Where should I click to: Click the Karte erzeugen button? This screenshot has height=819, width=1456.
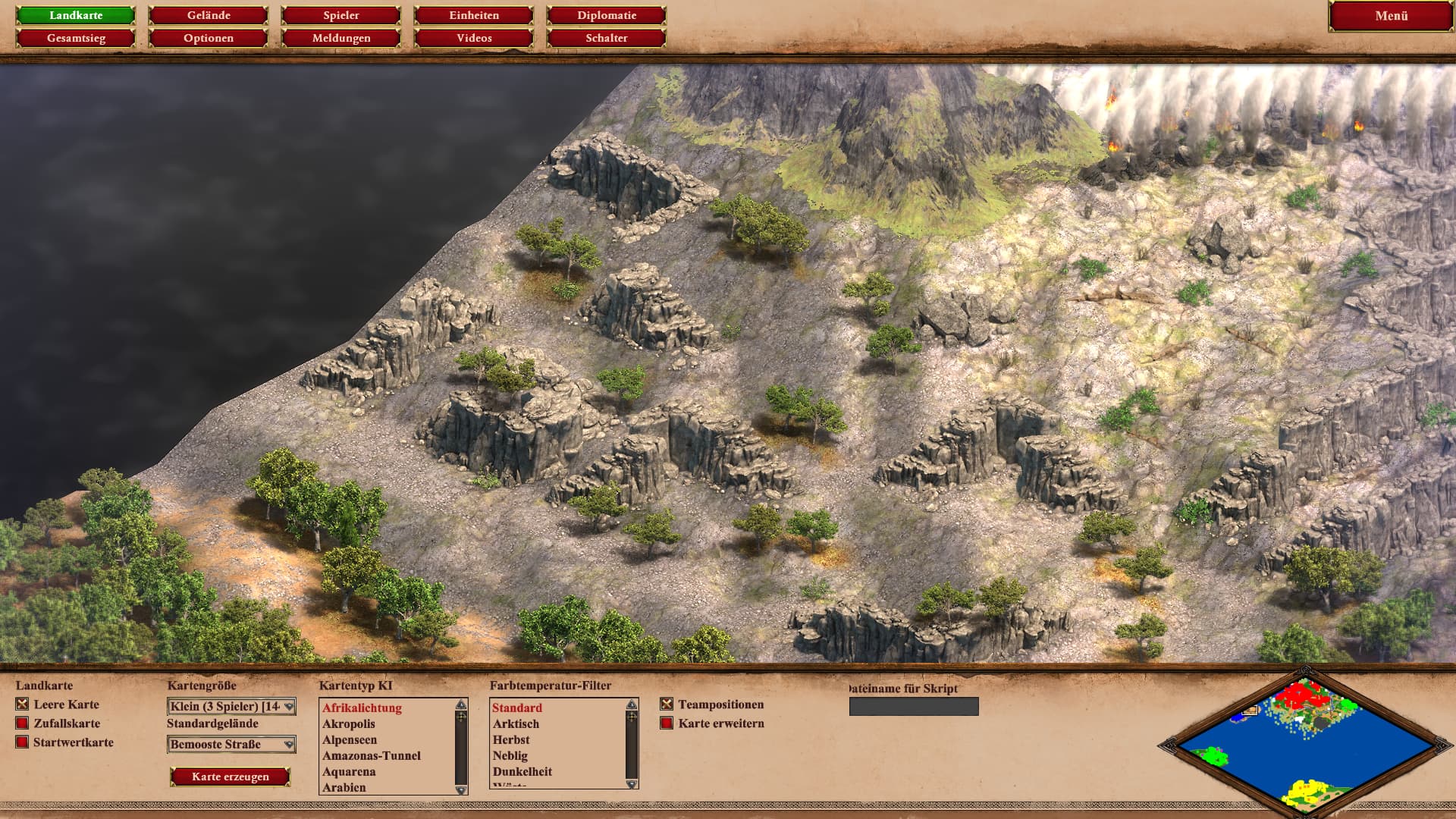click(231, 777)
